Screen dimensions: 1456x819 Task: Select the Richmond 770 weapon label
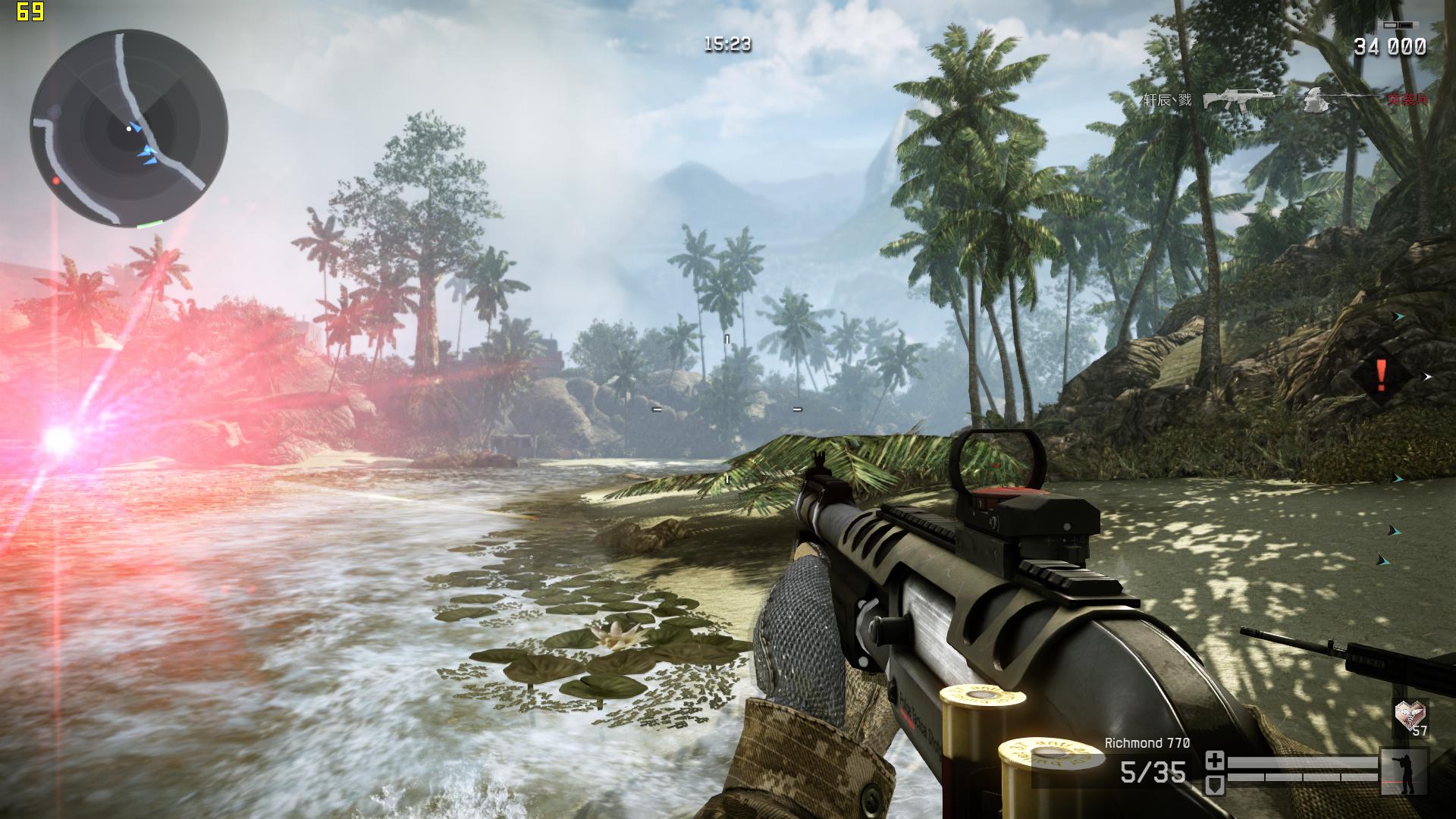(x=1147, y=743)
